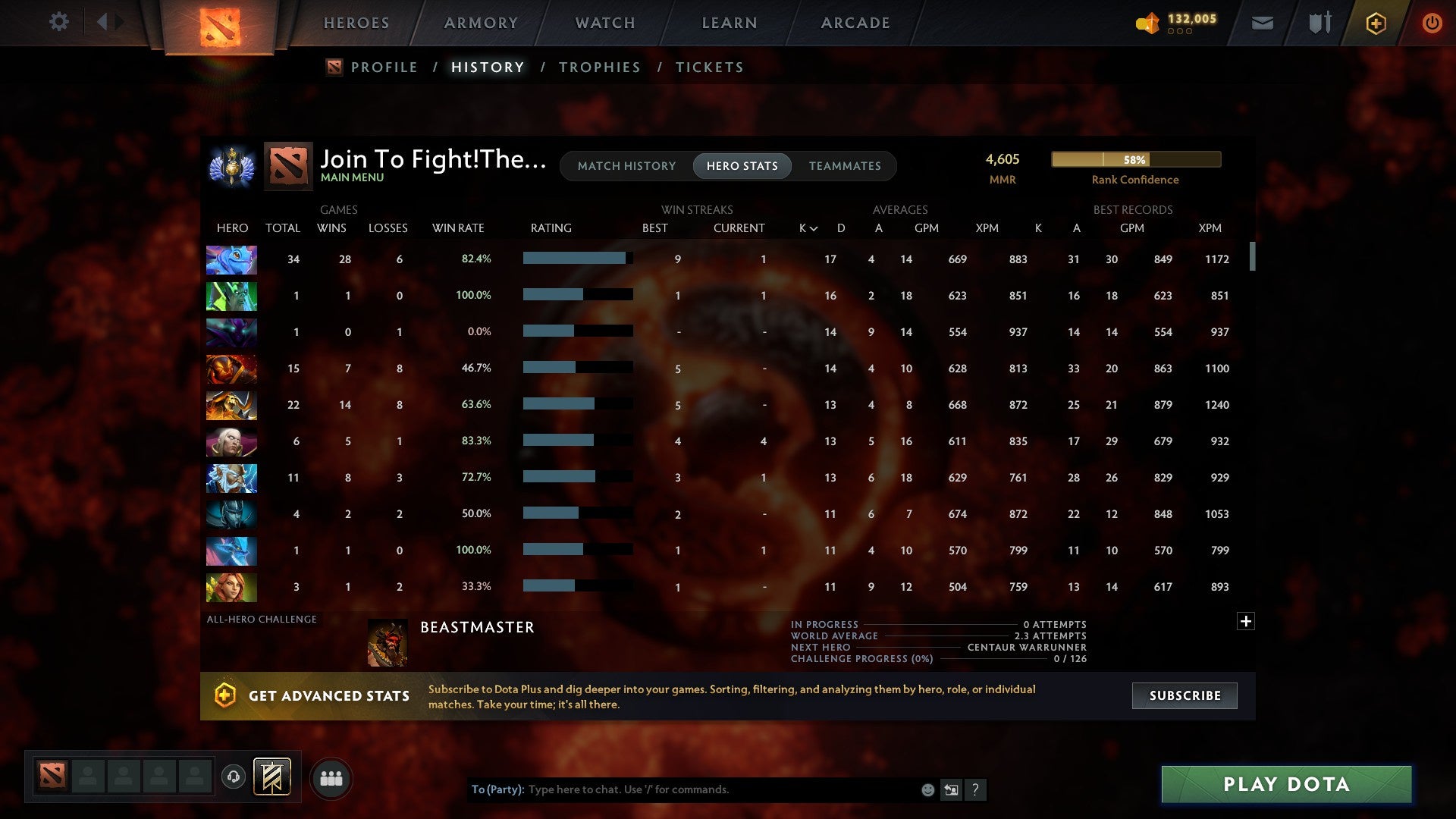Click the SUBSCRIBE button
Image resolution: width=1456 pixels, height=819 pixels.
[1184, 695]
